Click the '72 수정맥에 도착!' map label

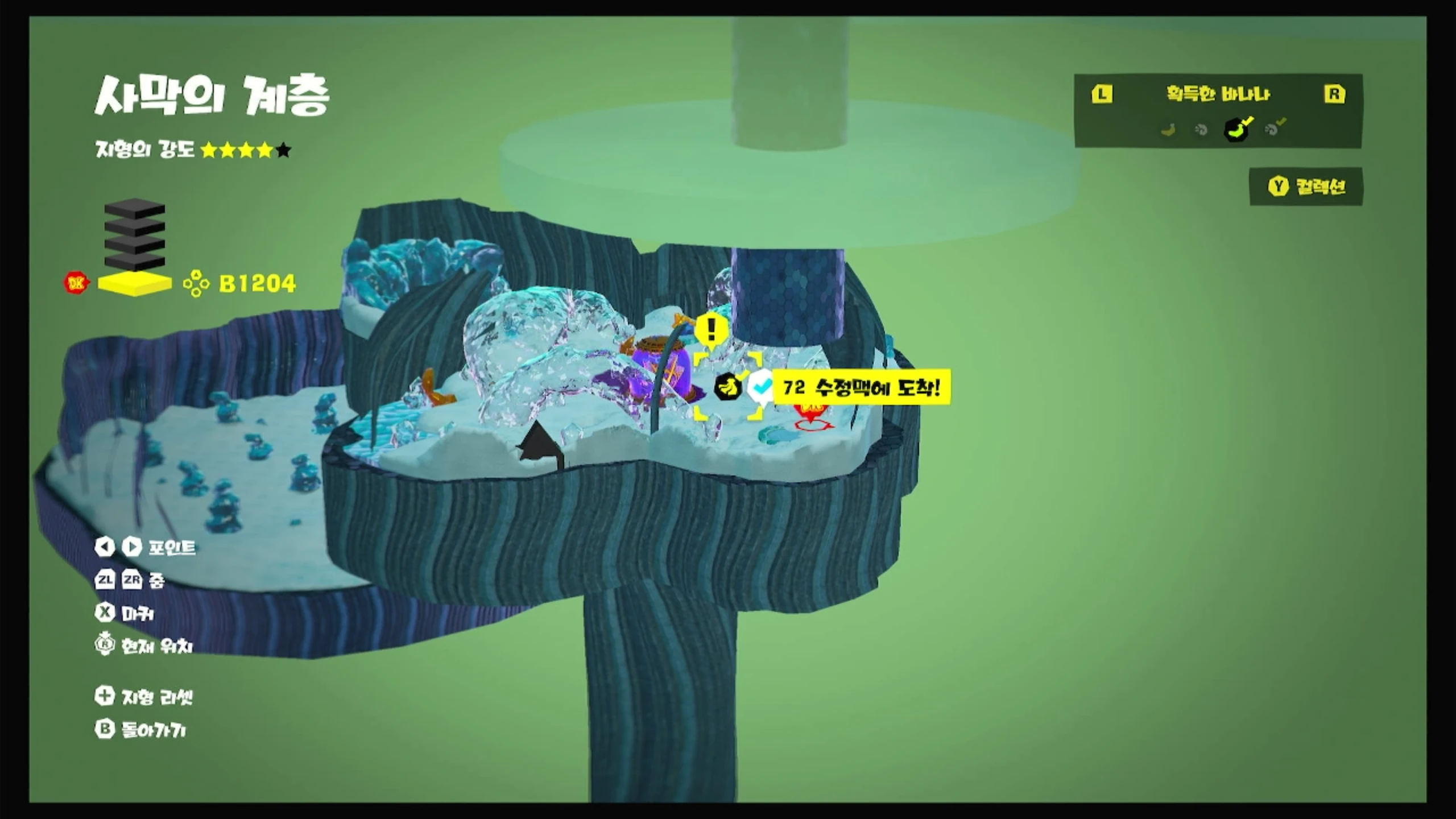tap(861, 388)
